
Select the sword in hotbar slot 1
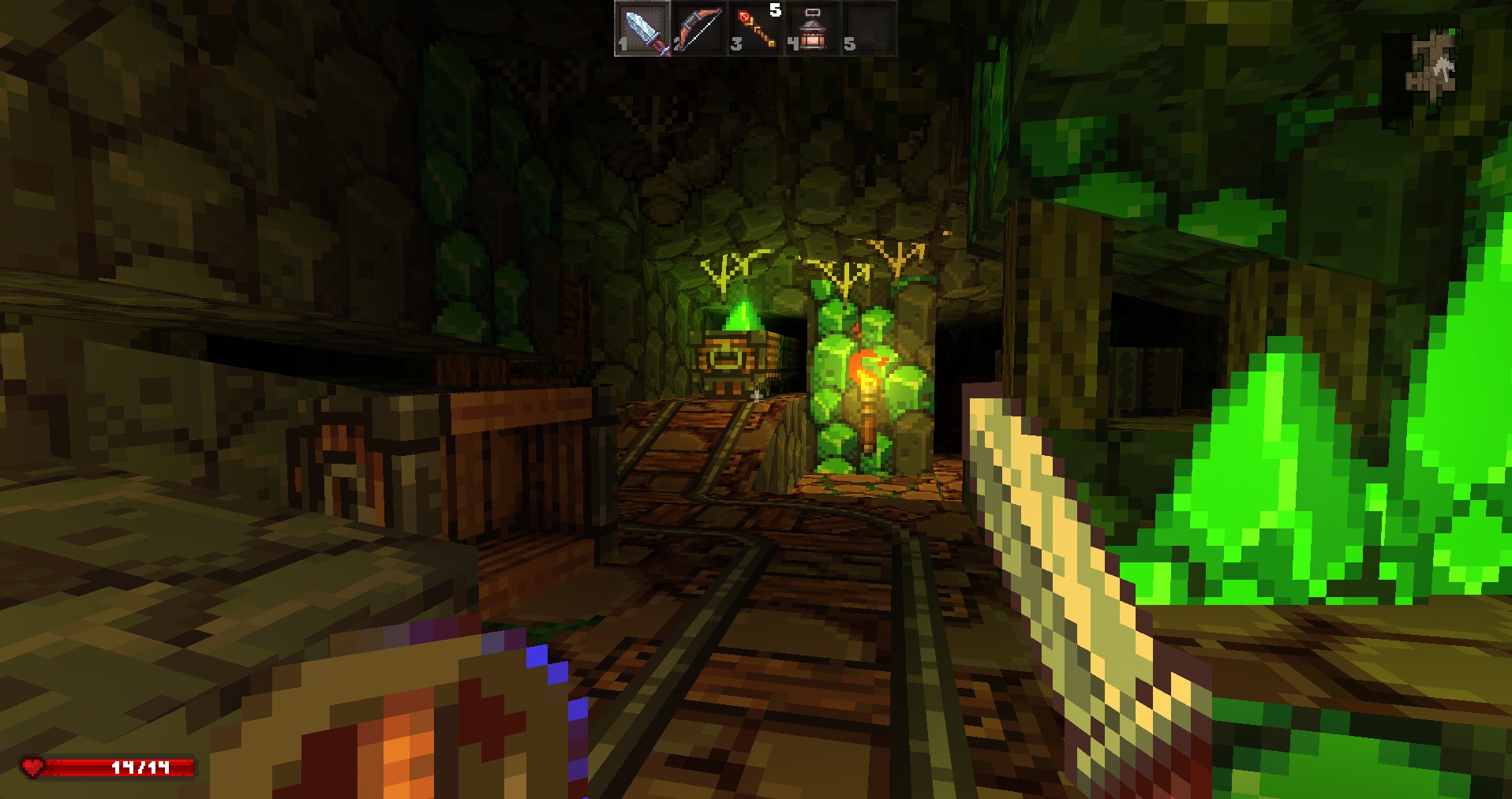coord(643,29)
